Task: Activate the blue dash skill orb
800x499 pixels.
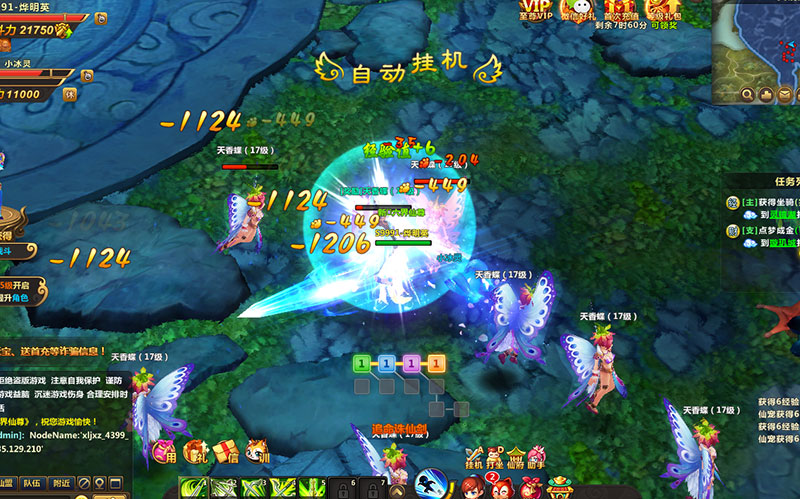Action: coord(430,484)
